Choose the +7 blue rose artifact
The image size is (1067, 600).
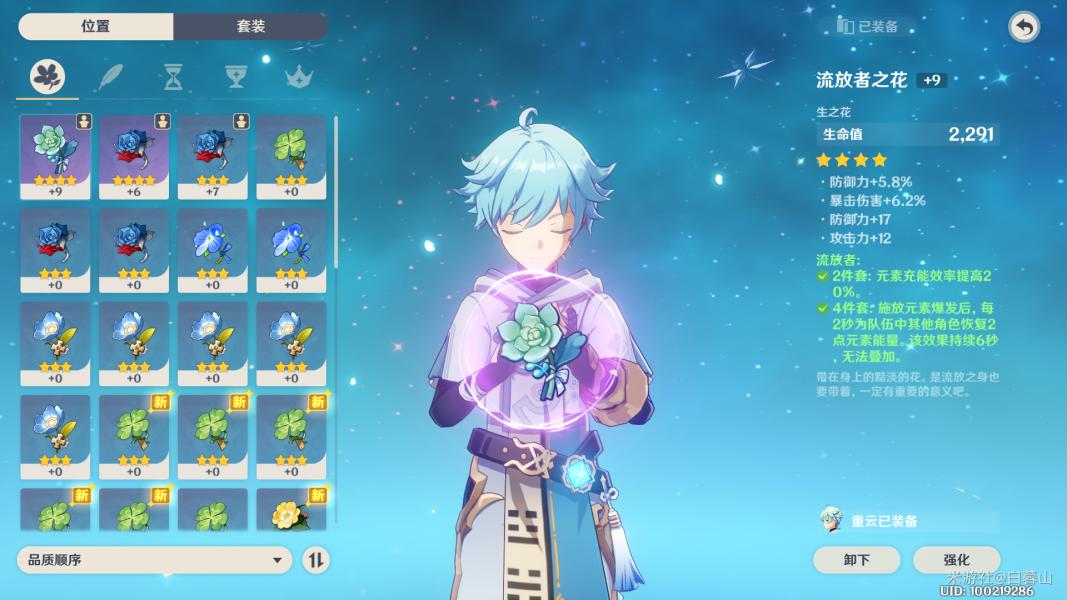click(213, 157)
